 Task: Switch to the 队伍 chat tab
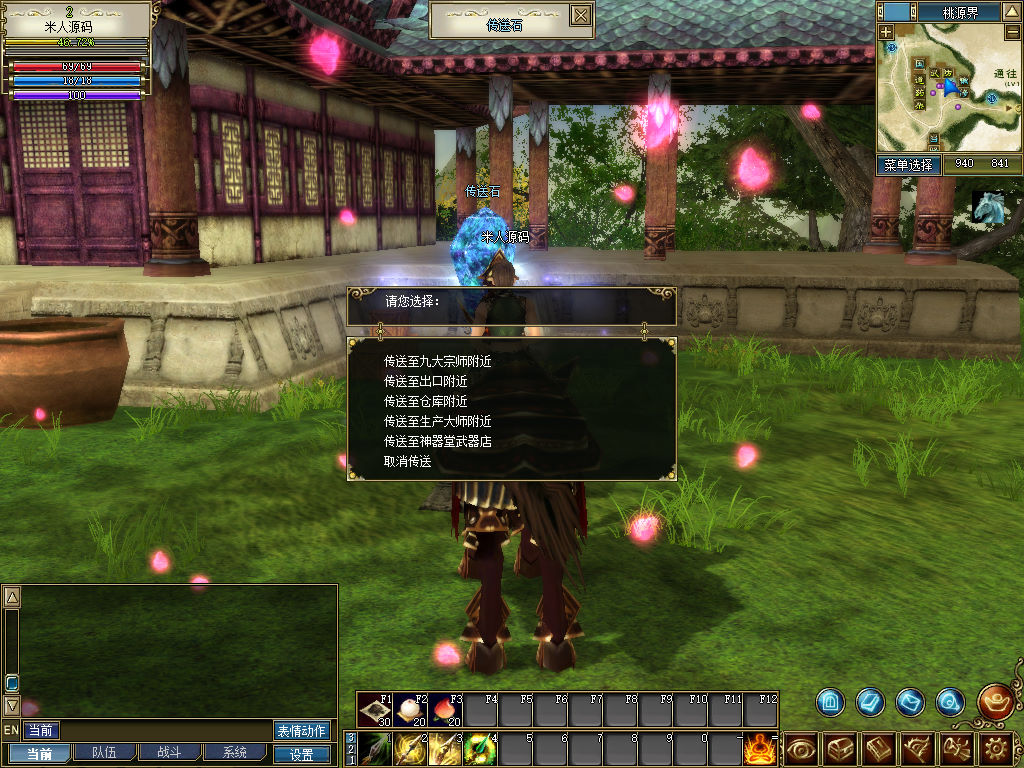[x=103, y=753]
